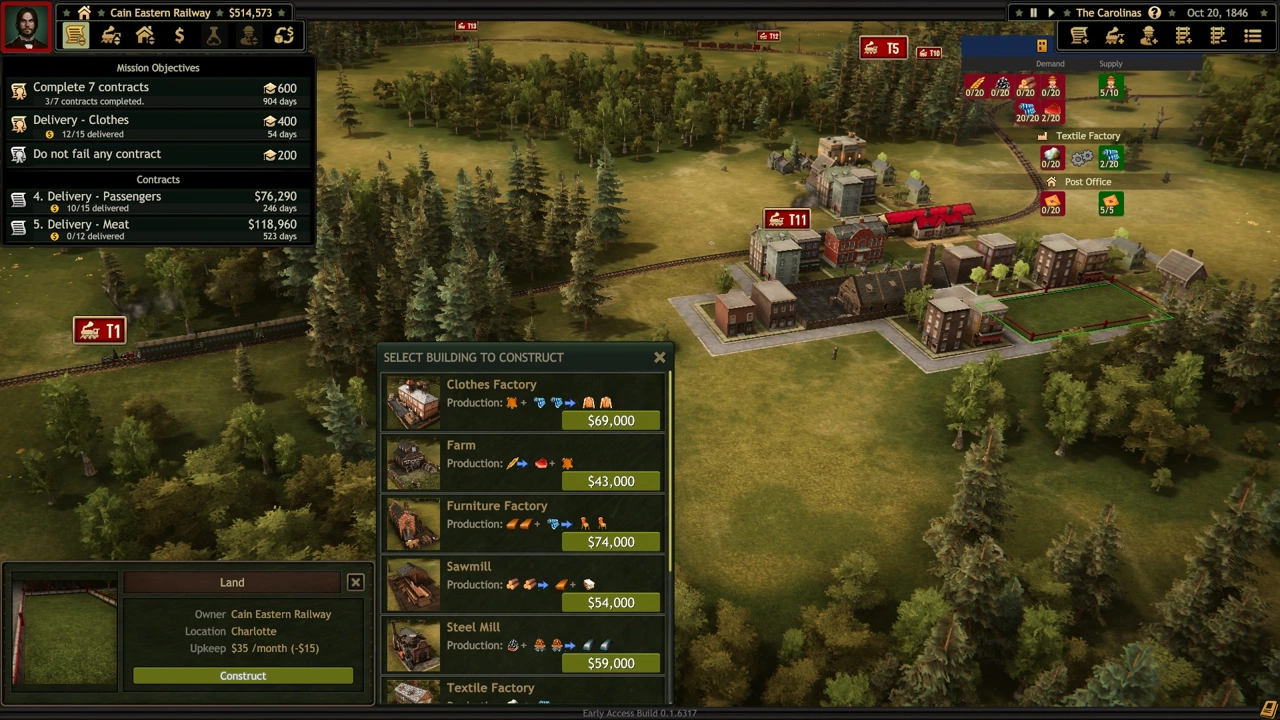Open the dollar sign finances tab
1280x720 pixels.
click(179, 37)
